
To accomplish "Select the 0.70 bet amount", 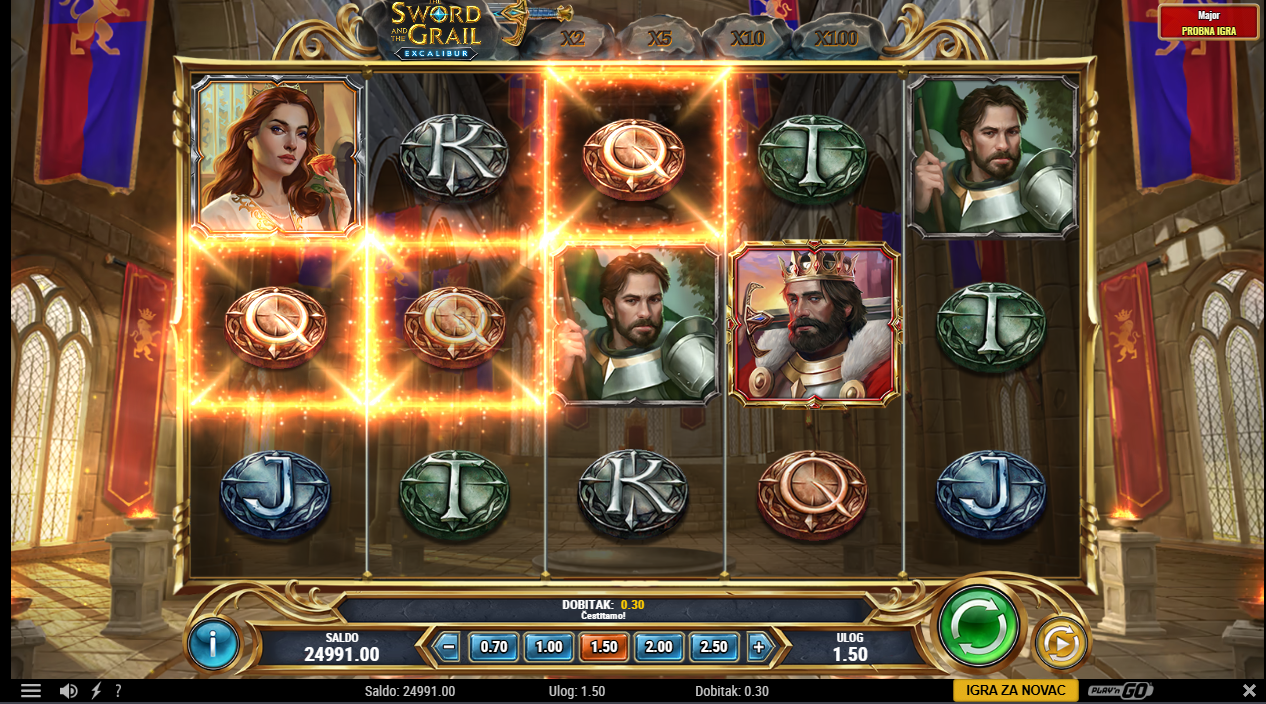I will [494, 647].
